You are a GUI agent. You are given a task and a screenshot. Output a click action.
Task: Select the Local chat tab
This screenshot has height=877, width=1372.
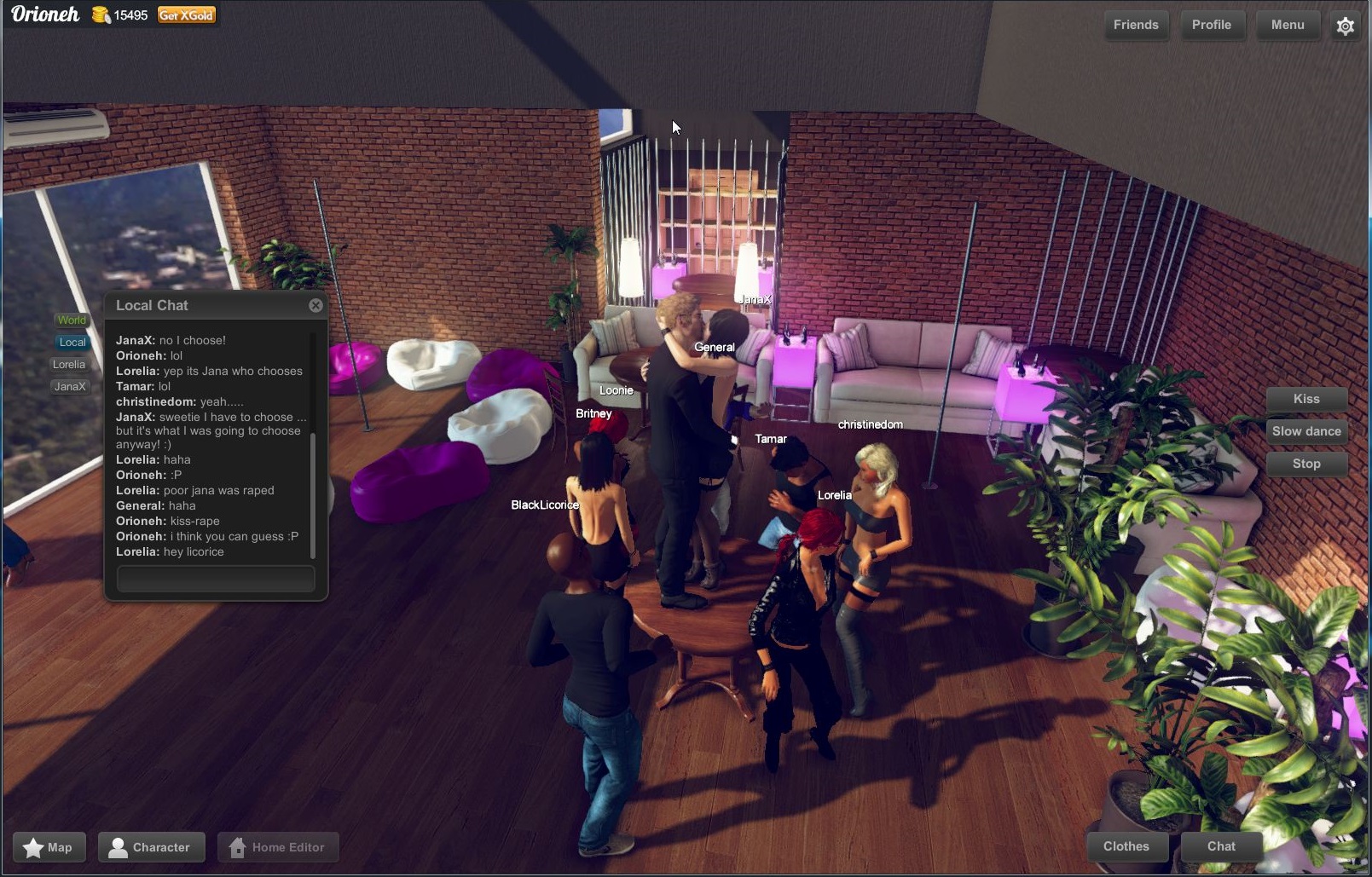click(x=72, y=343)
